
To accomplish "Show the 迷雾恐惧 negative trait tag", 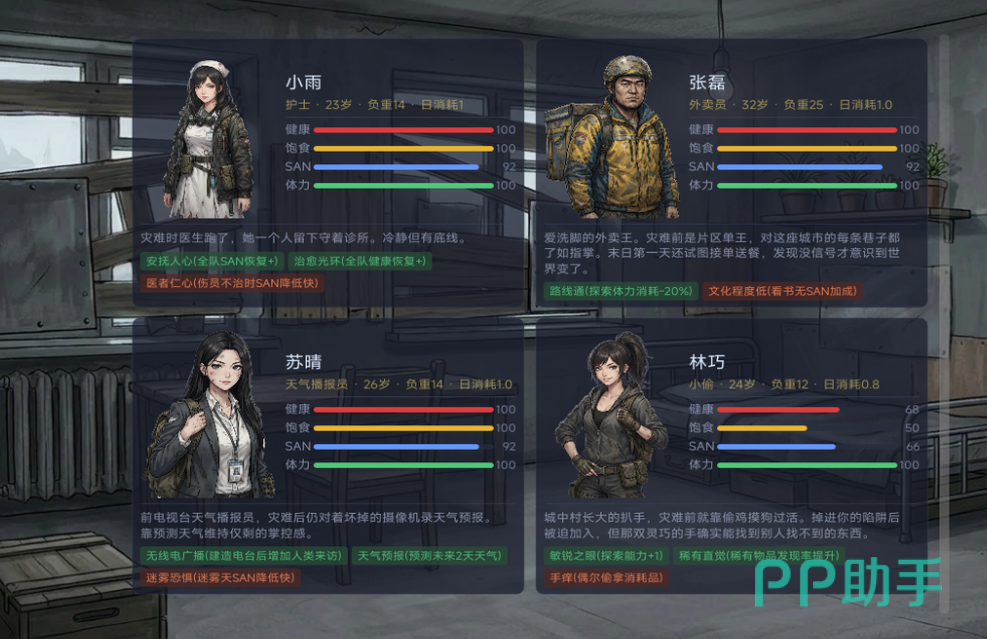I will (220, 577).
